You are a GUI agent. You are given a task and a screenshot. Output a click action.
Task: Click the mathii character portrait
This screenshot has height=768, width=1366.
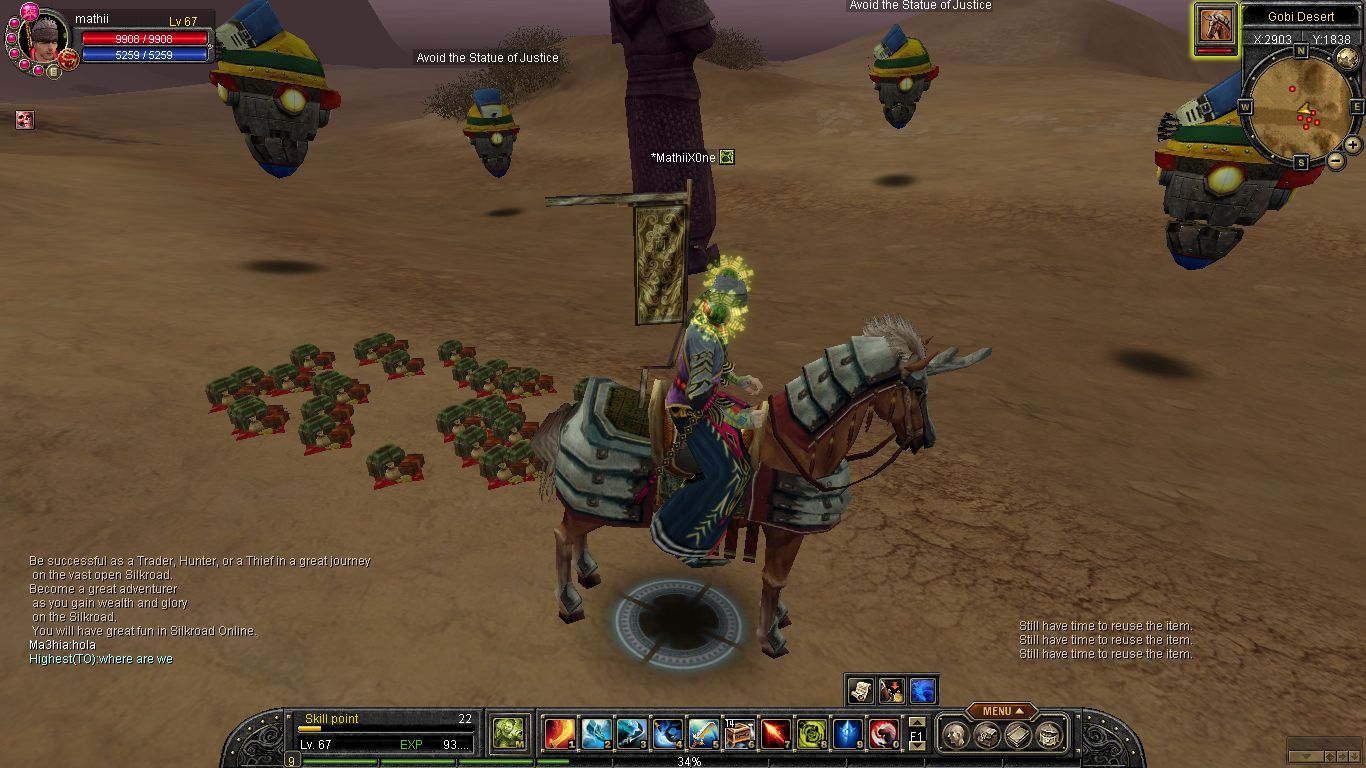pos(46,40)
